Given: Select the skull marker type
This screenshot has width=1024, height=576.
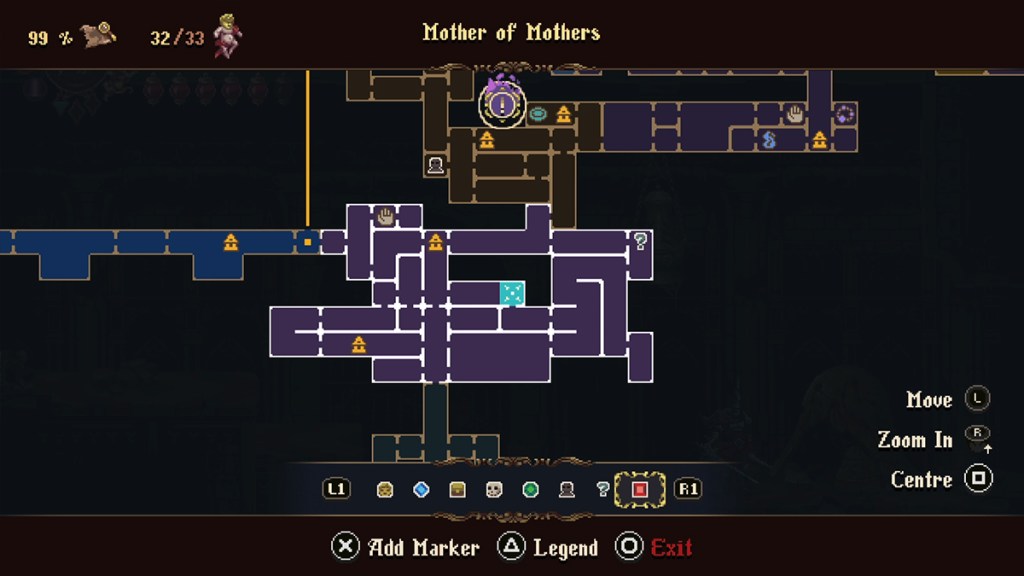Looking at the screenshot, I should pyautogui.click(x=494, y=489).
